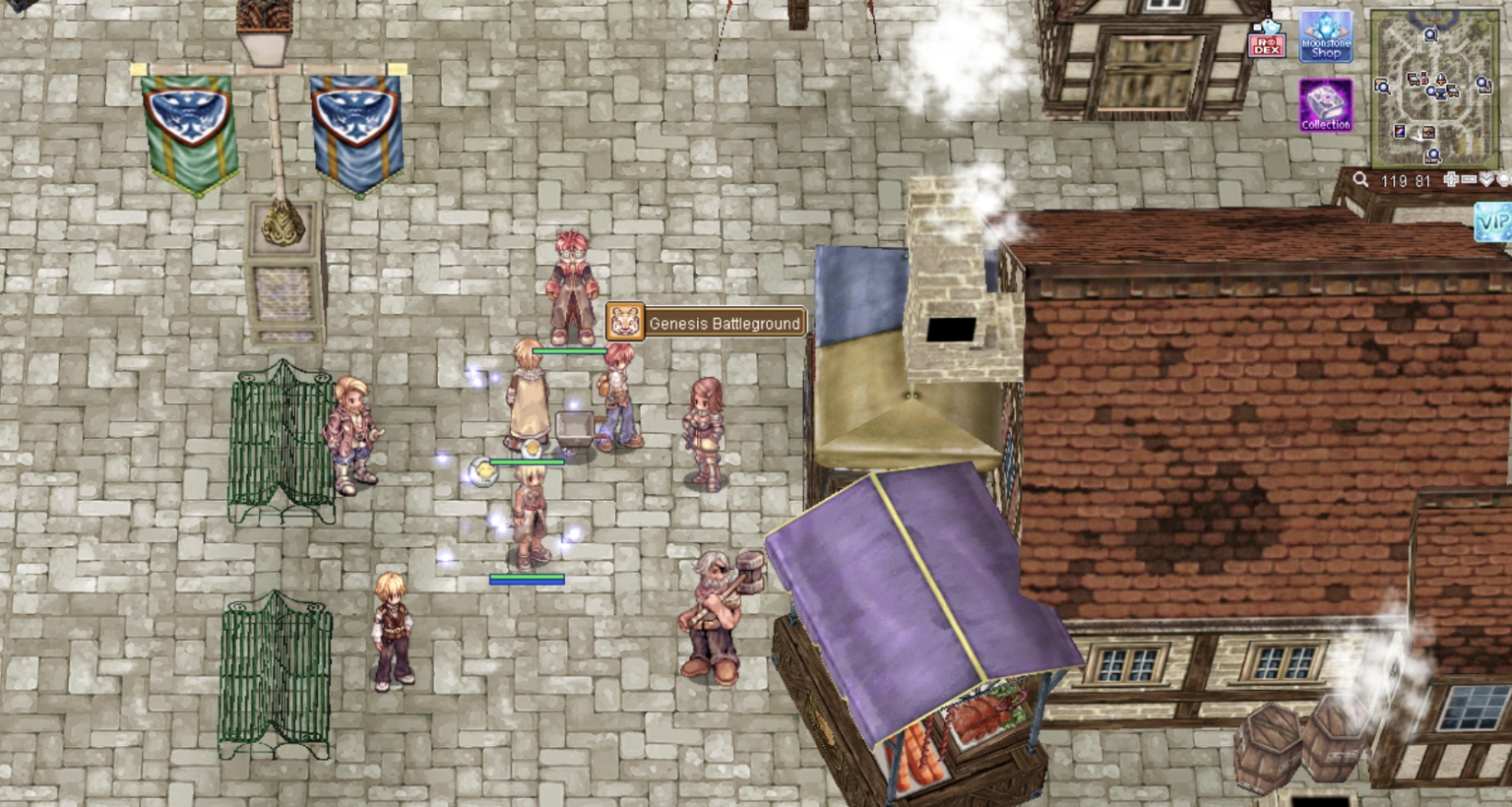Open the Collection book

pos(1326,106)
